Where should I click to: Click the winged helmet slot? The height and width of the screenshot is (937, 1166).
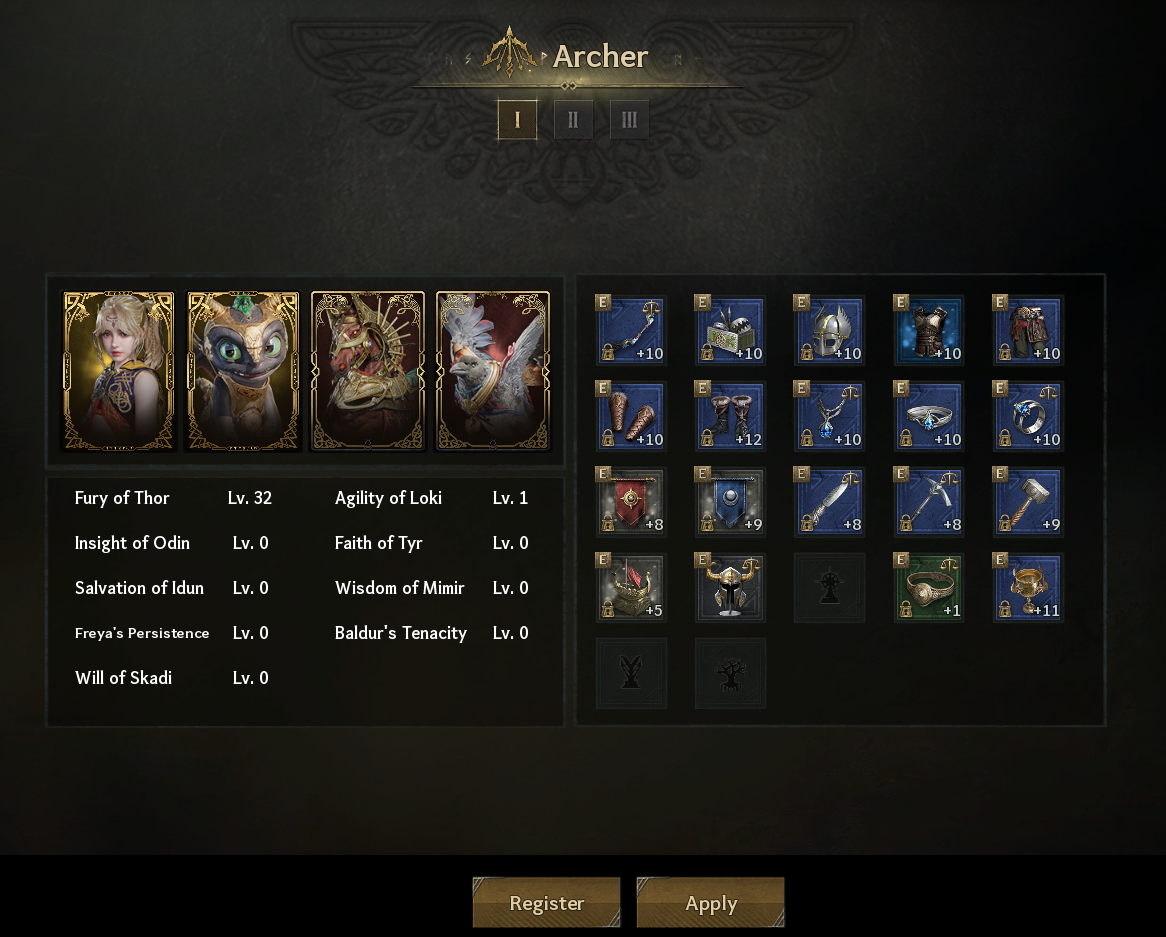[829, 330]
